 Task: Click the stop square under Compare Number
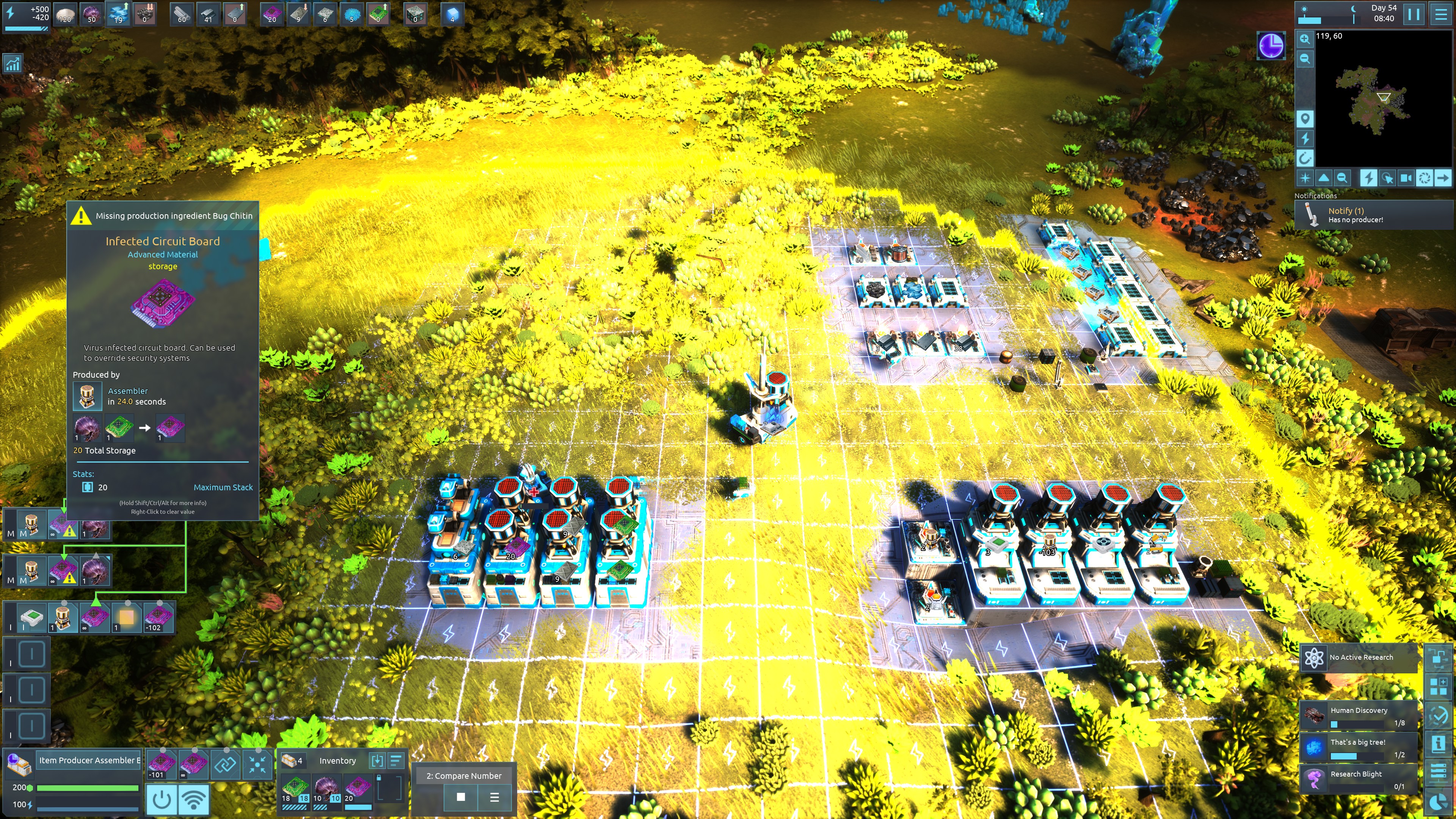[461, 797]
